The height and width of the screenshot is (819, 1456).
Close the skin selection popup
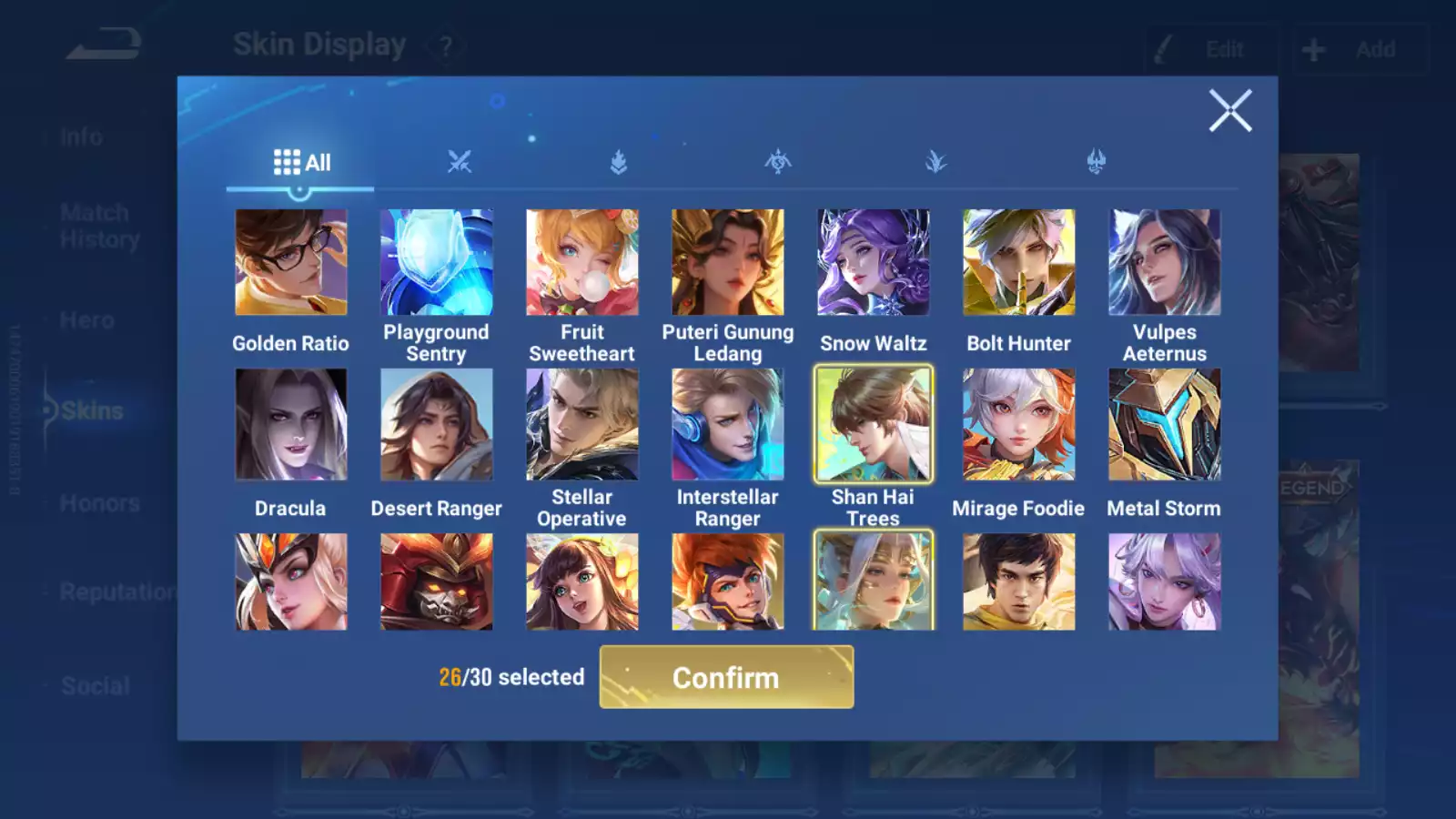click(1229, 111)
